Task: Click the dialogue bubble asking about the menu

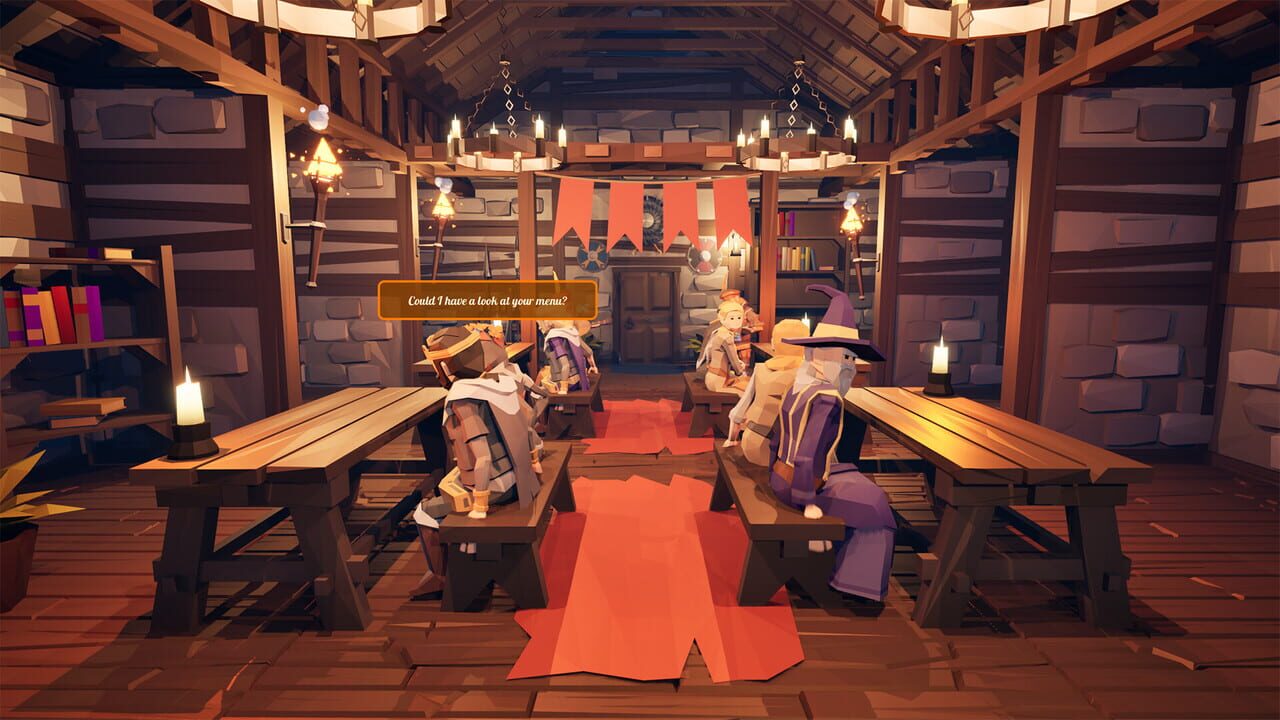Action: (487, 302)
